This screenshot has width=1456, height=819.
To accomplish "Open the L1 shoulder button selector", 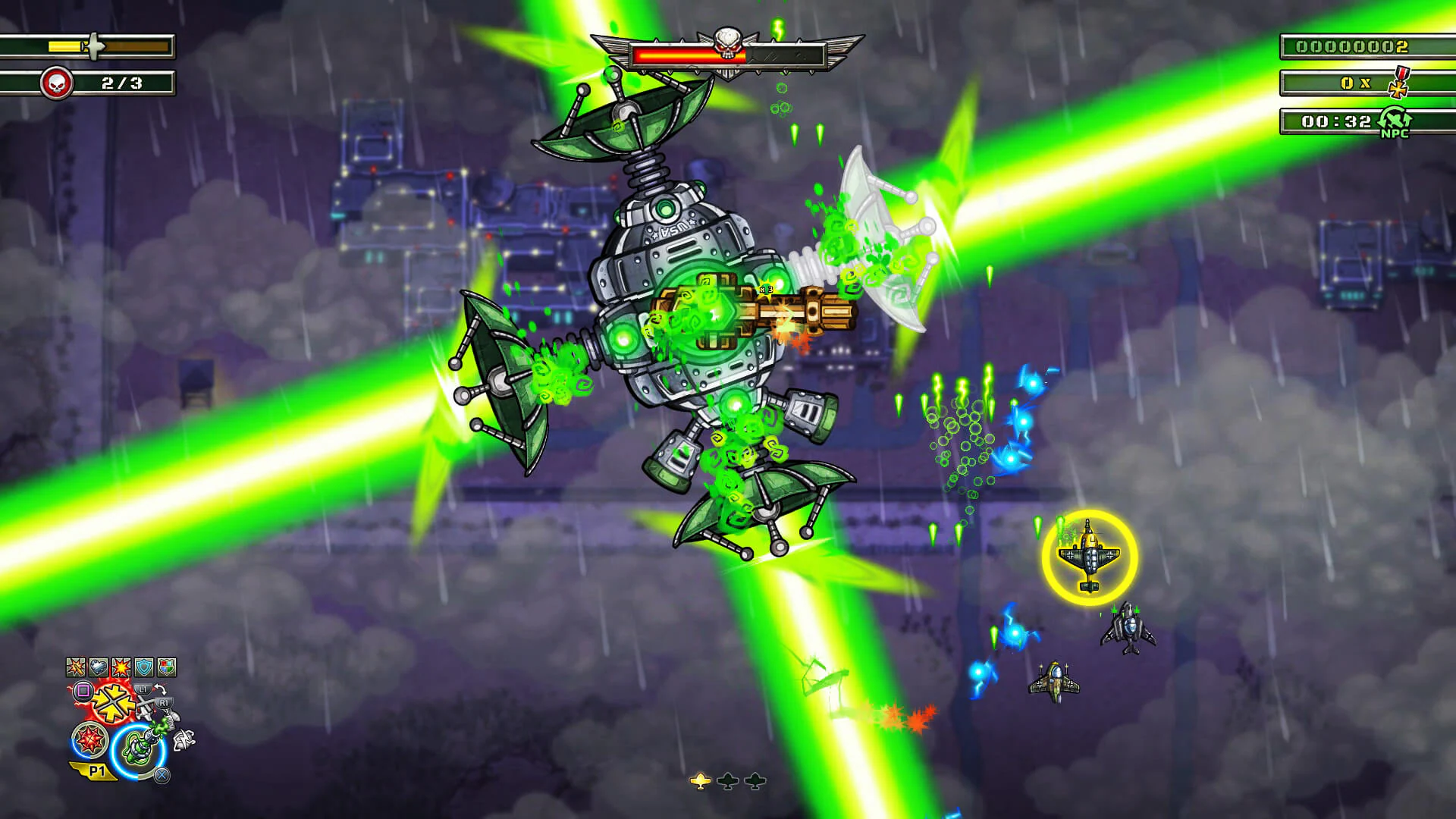I will [142, 687].
